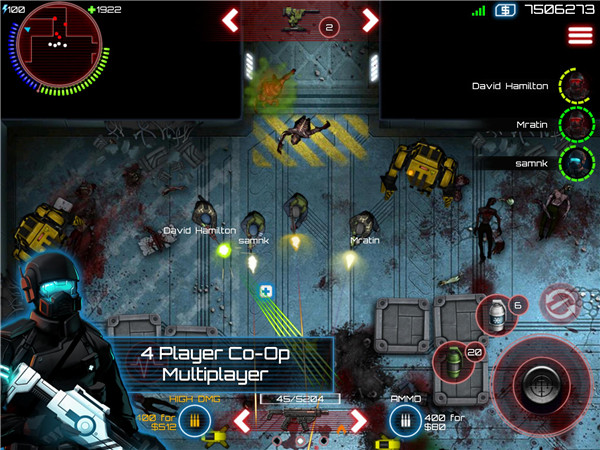Image resolution: width=600 pixels, height=450 pixels.
Task: Tap the dollar cash icon
Action: (x=503, y=11)
